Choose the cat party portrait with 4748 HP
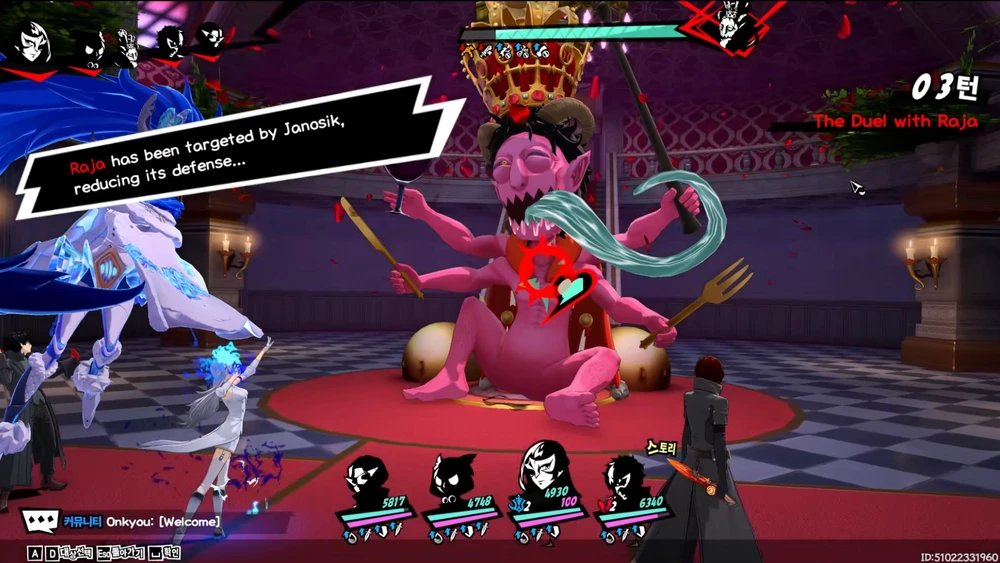 pos(454,484)
